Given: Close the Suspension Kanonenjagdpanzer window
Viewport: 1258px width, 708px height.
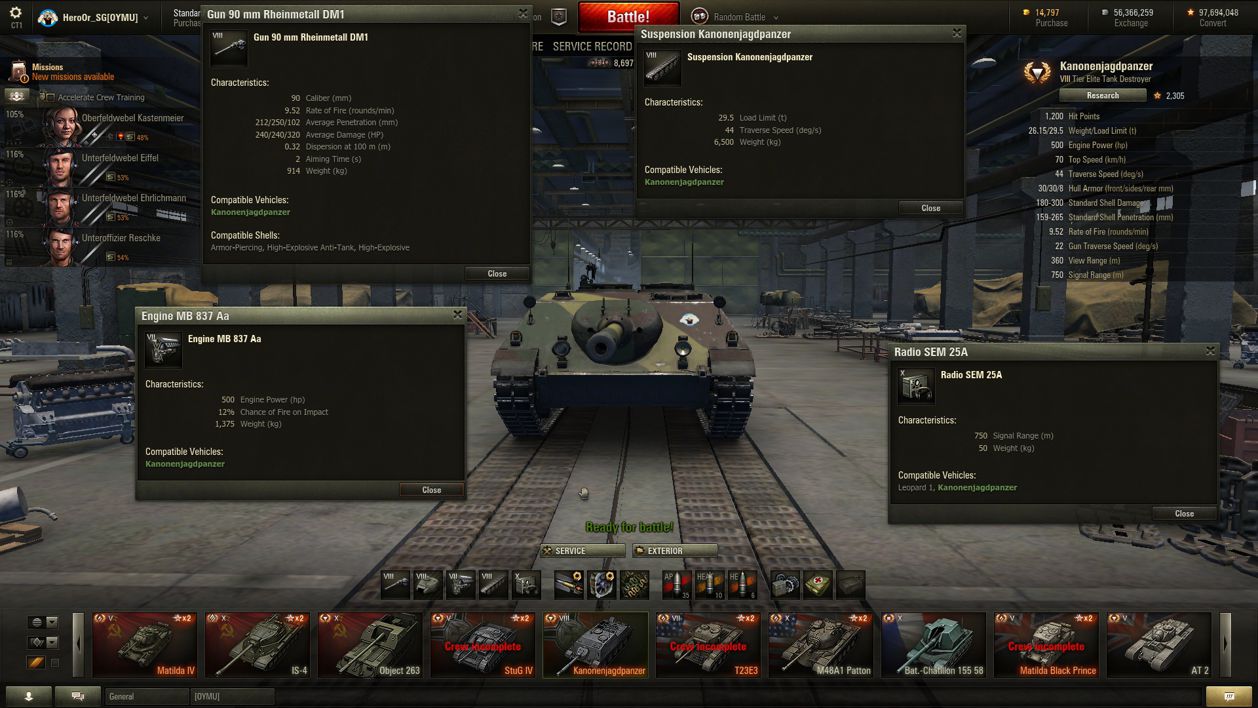Looking at the screenshot, I should [x=930, y=208].
